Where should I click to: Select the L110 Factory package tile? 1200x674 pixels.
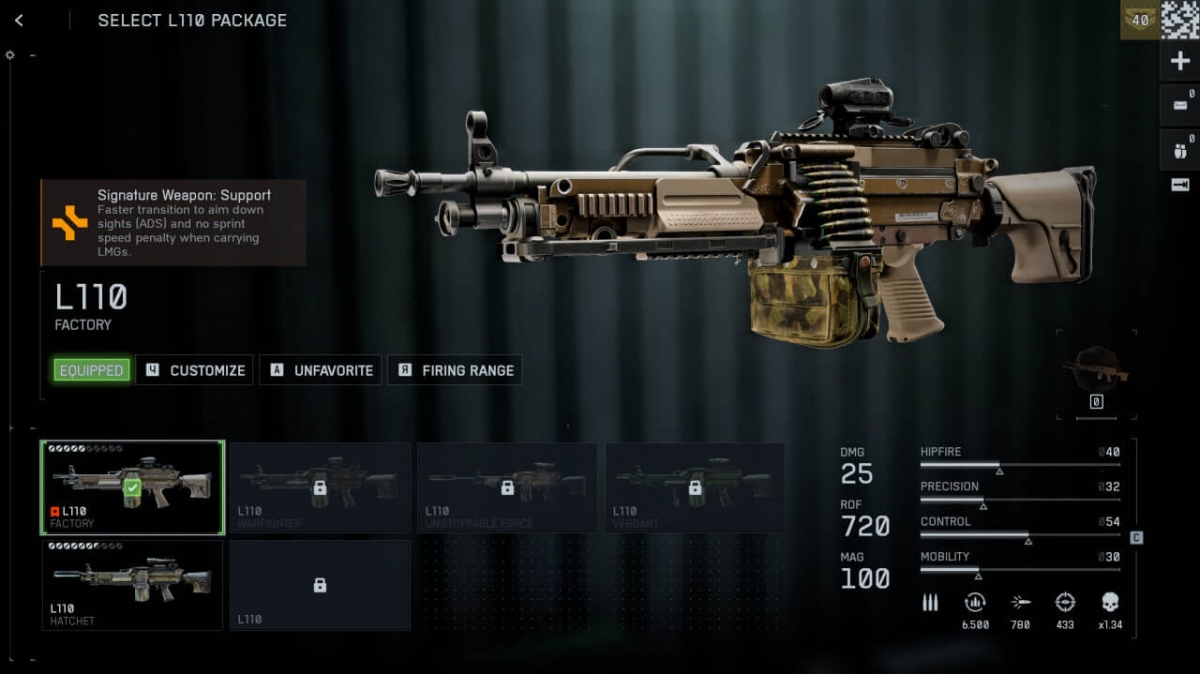point(132,487)
